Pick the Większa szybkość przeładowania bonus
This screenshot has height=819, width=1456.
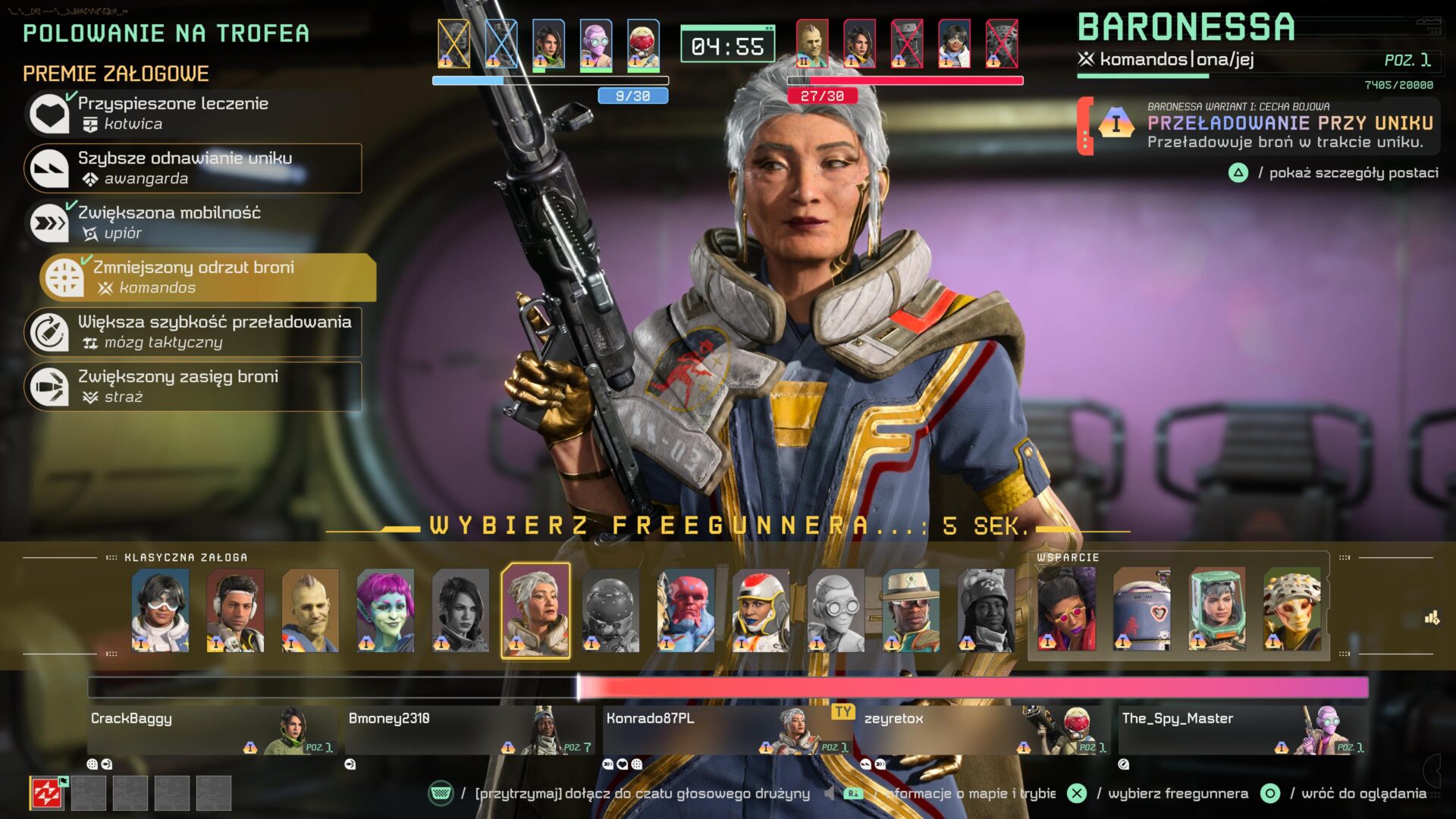[x=193, y=332]
